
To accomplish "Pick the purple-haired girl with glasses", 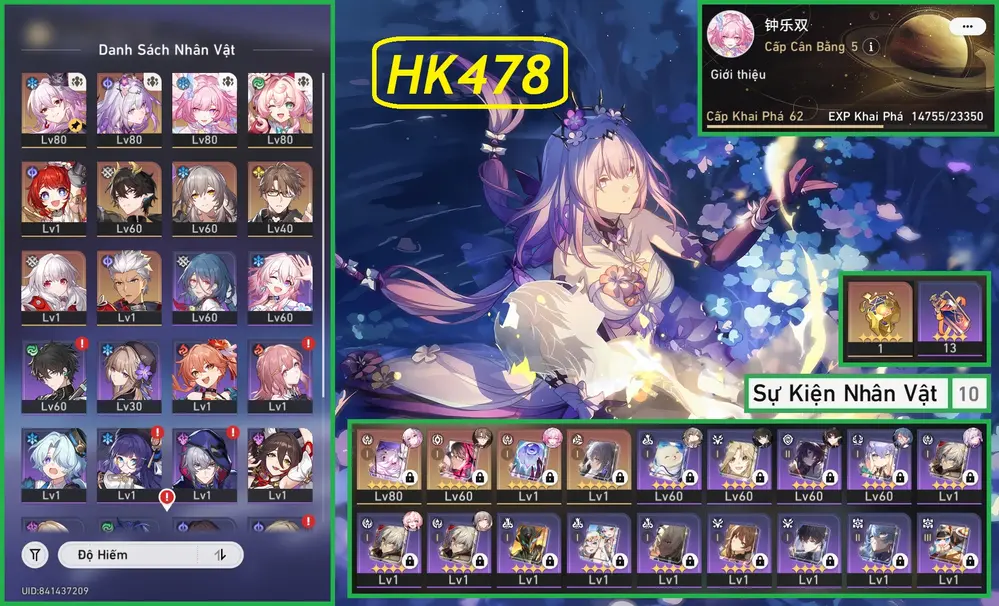I will [127, 460].
